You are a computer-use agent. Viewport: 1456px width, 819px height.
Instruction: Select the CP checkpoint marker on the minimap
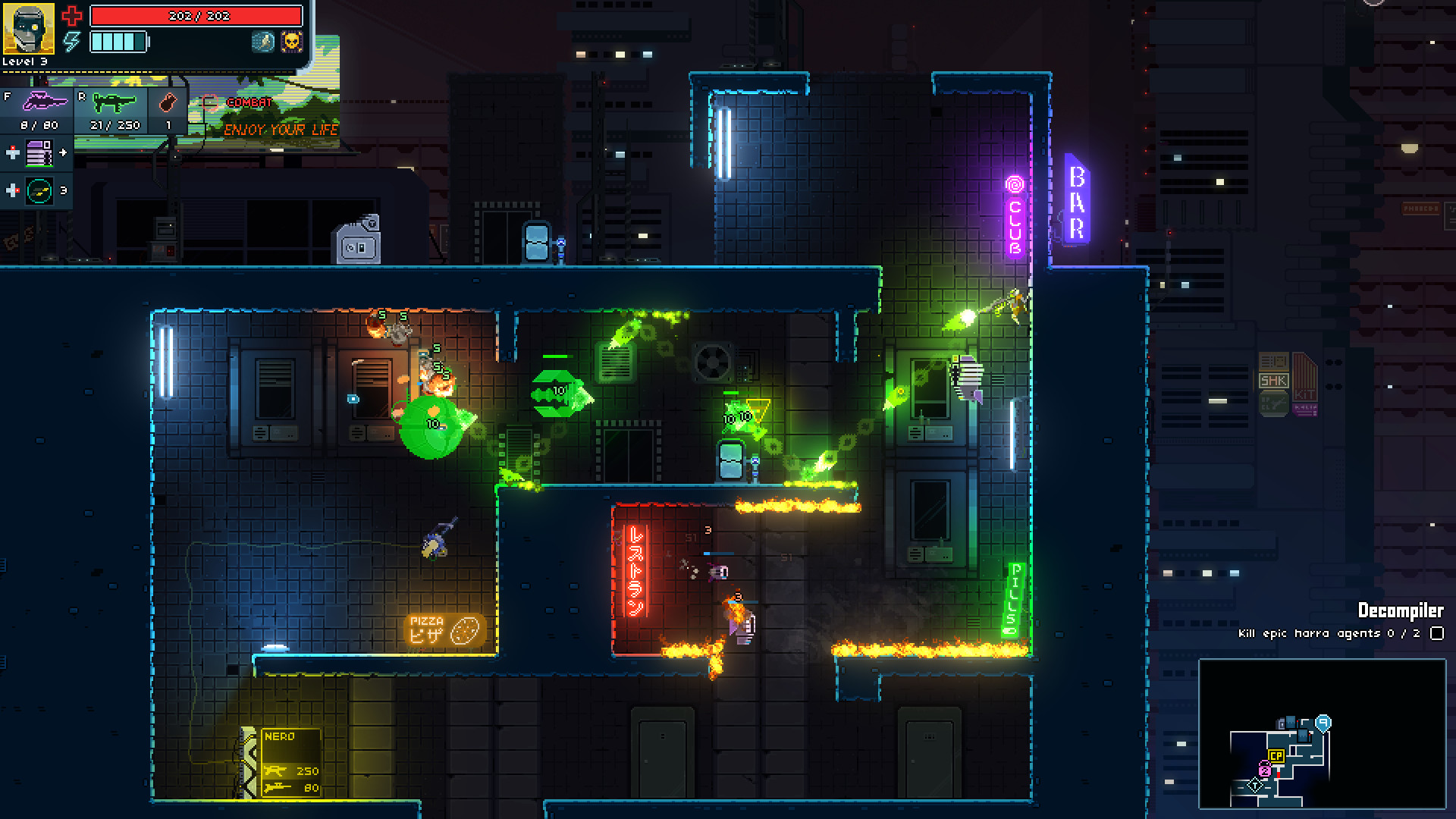click(1276, 755)
